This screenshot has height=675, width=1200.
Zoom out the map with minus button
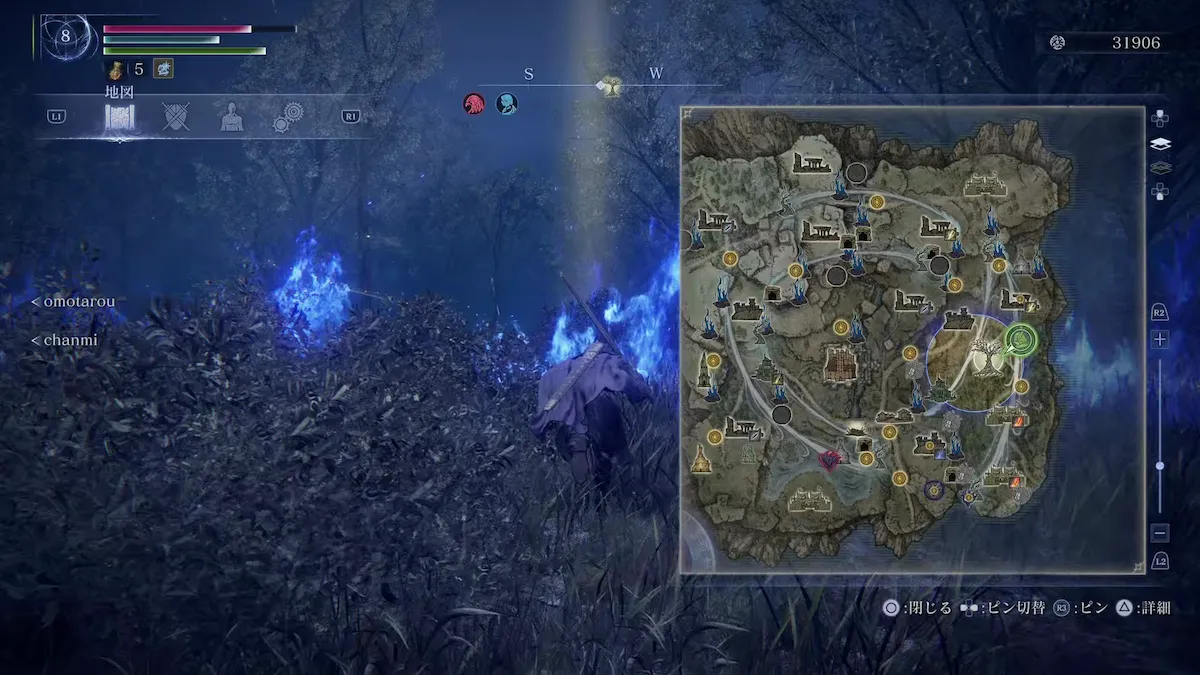pyautogui.click(x=1160, y=533)
